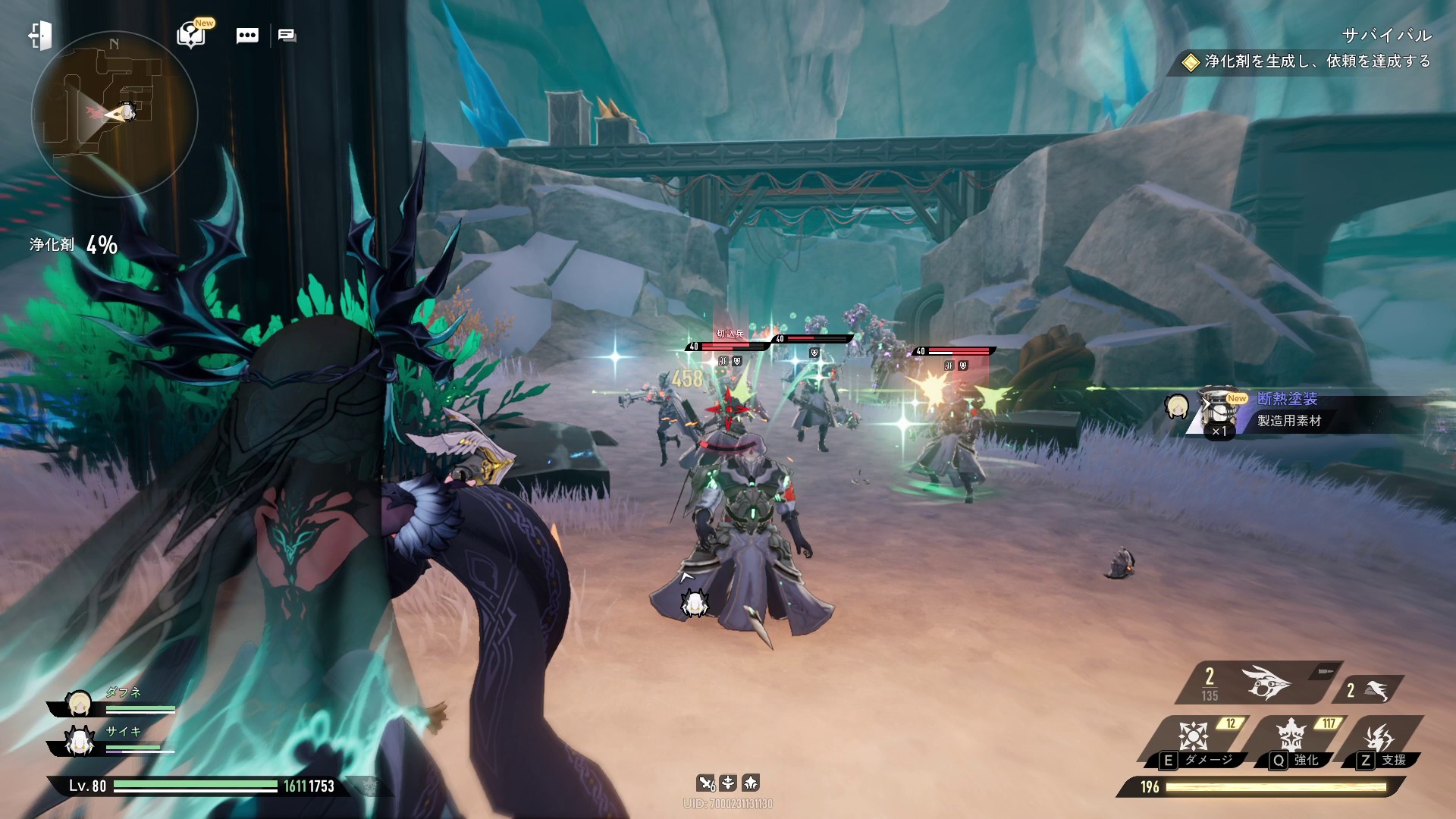Activate the damage skill icon

tap(1194, 736)
